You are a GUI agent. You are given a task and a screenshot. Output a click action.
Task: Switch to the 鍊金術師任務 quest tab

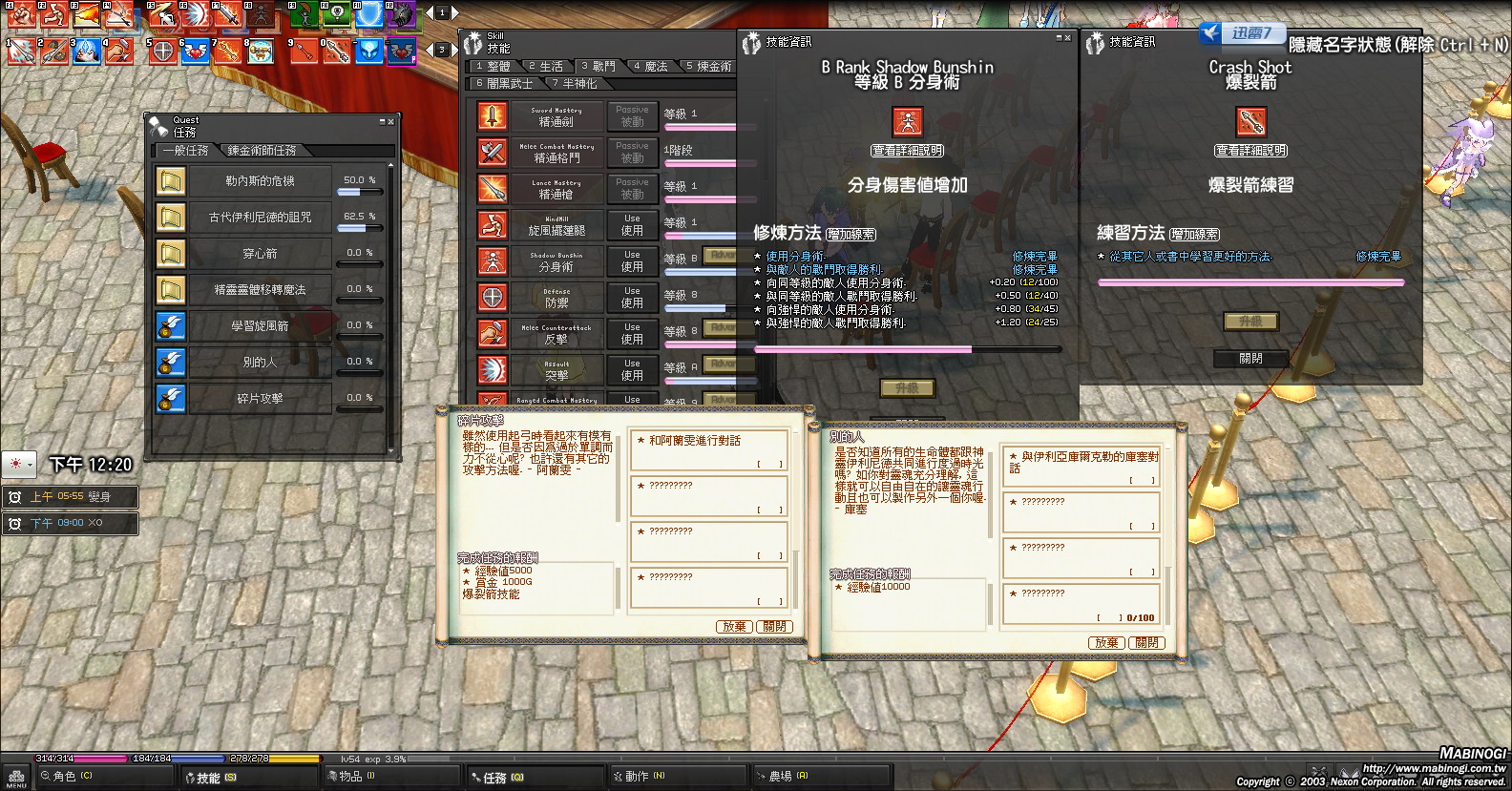pyautogui.click(x=262, y=151)
